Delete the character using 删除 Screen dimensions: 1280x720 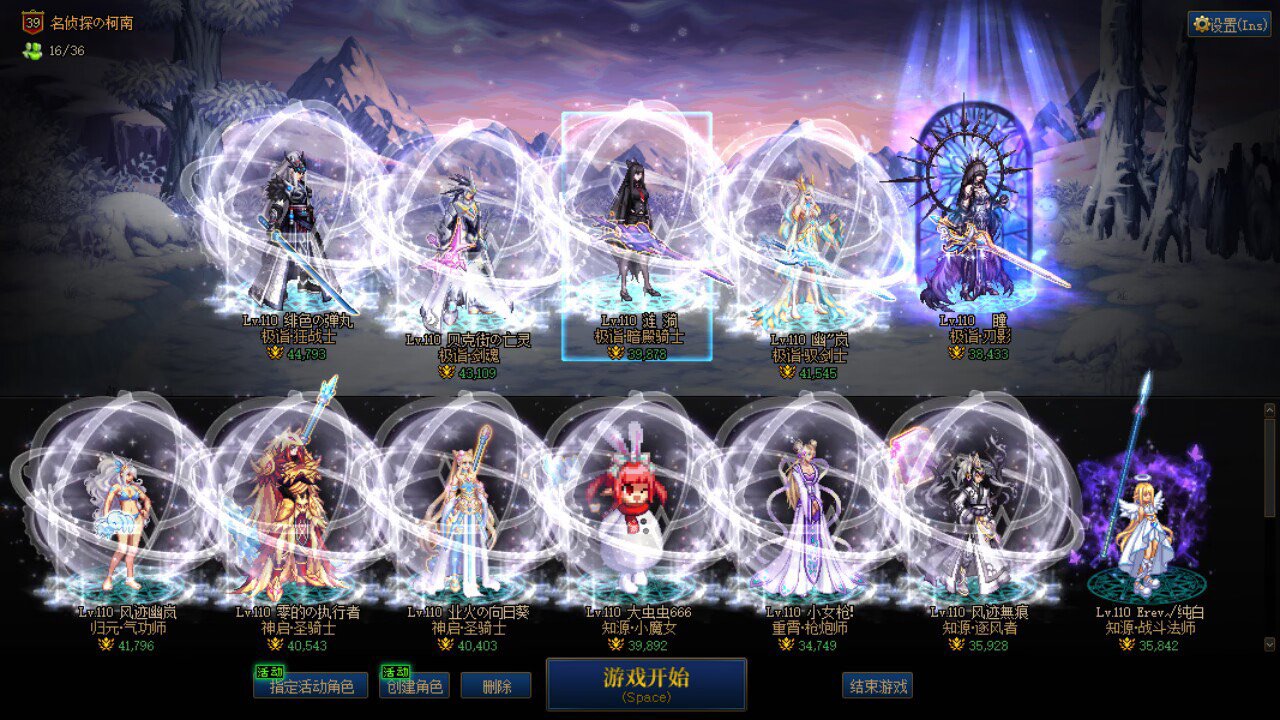(496, 686)
